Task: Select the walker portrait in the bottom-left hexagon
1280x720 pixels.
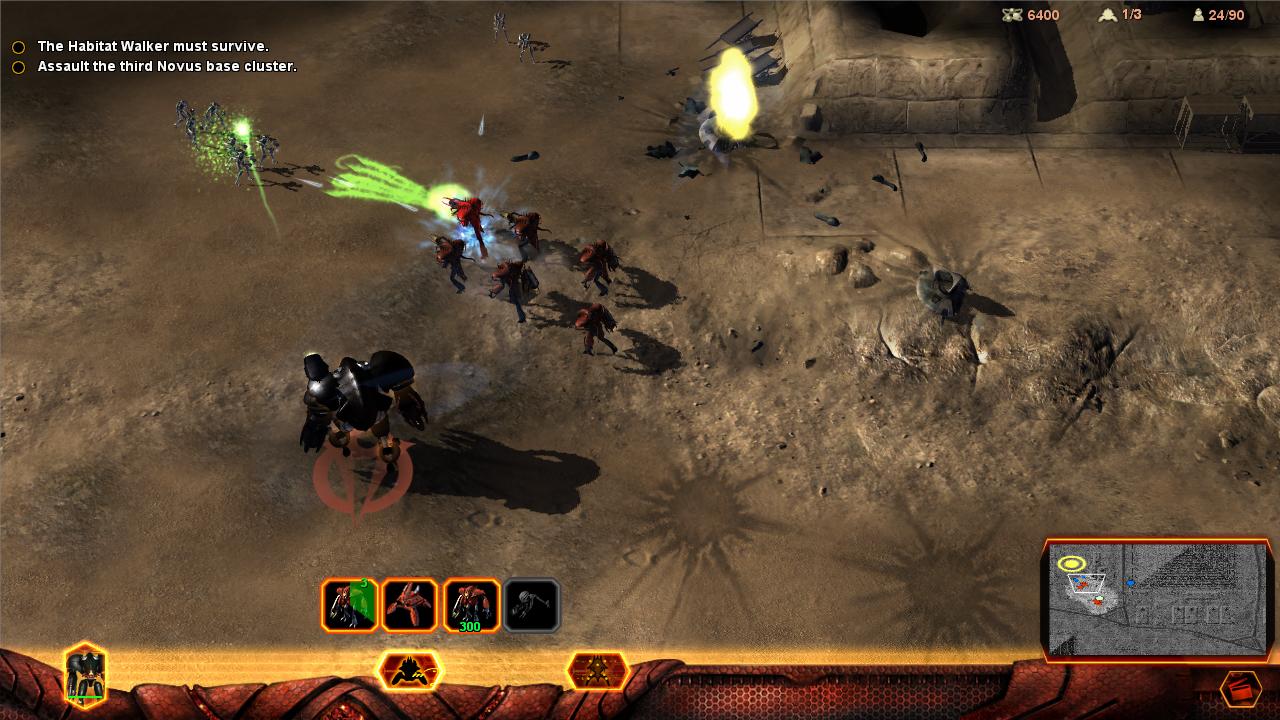Action: pyautogui.click(x=85, y=673)
